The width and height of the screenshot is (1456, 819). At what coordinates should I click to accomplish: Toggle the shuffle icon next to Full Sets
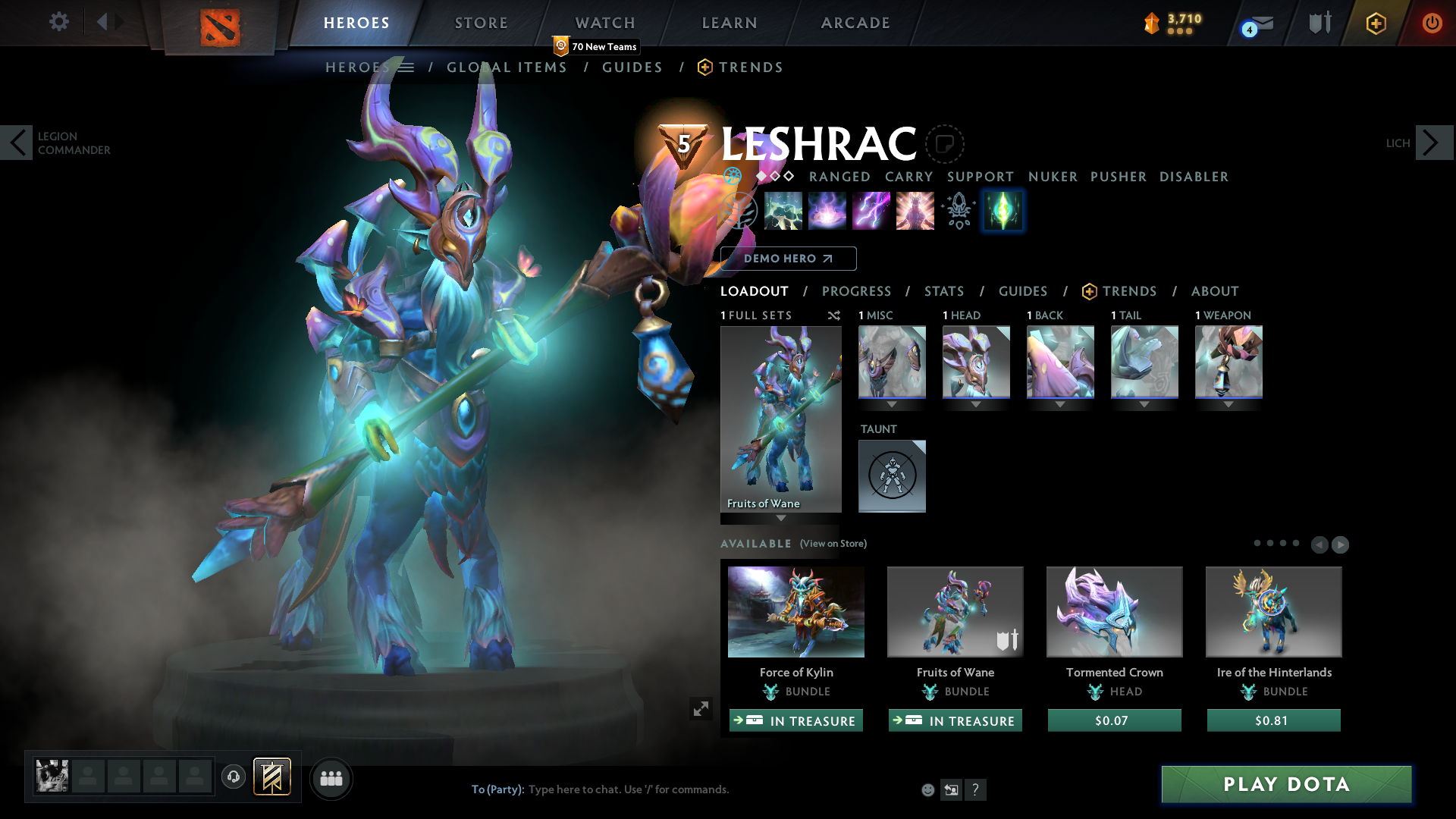tap(834, 316)
